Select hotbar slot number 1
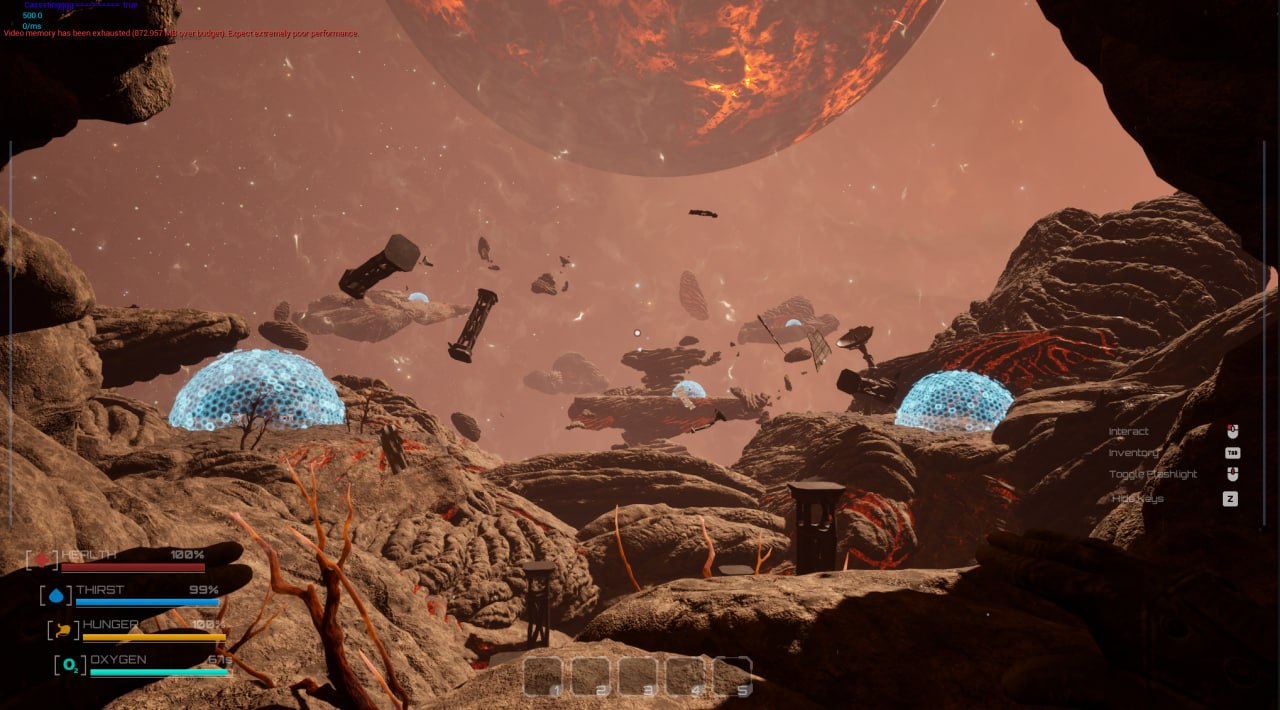 543,676
